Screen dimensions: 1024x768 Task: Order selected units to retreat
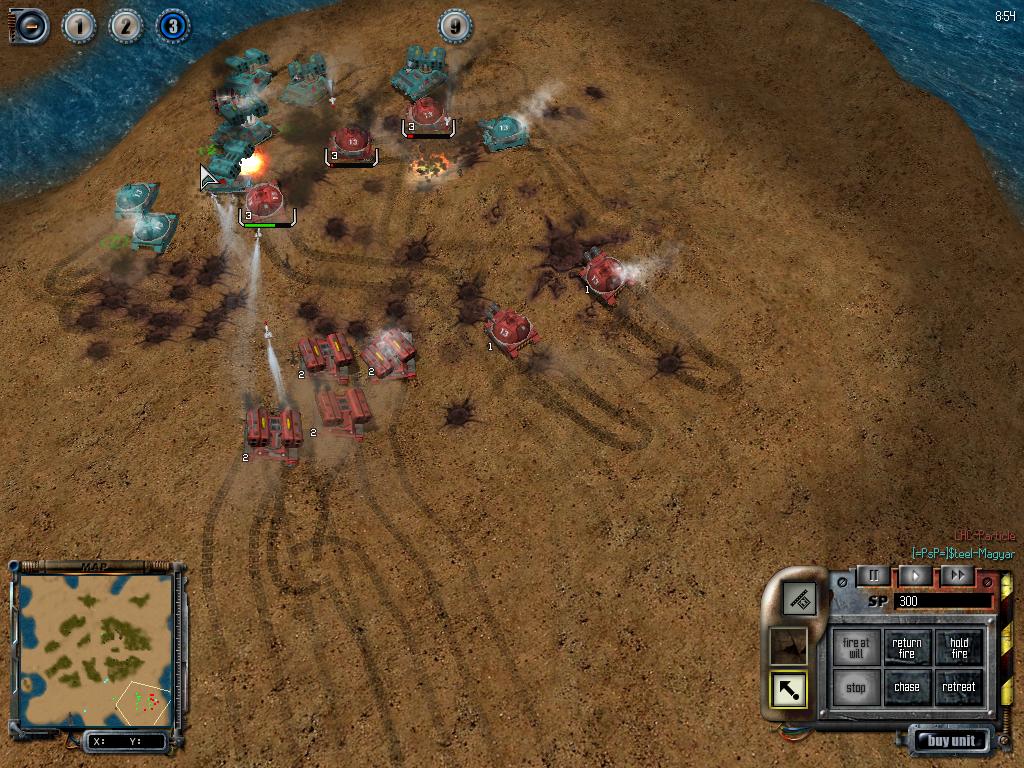click(959, 688)
